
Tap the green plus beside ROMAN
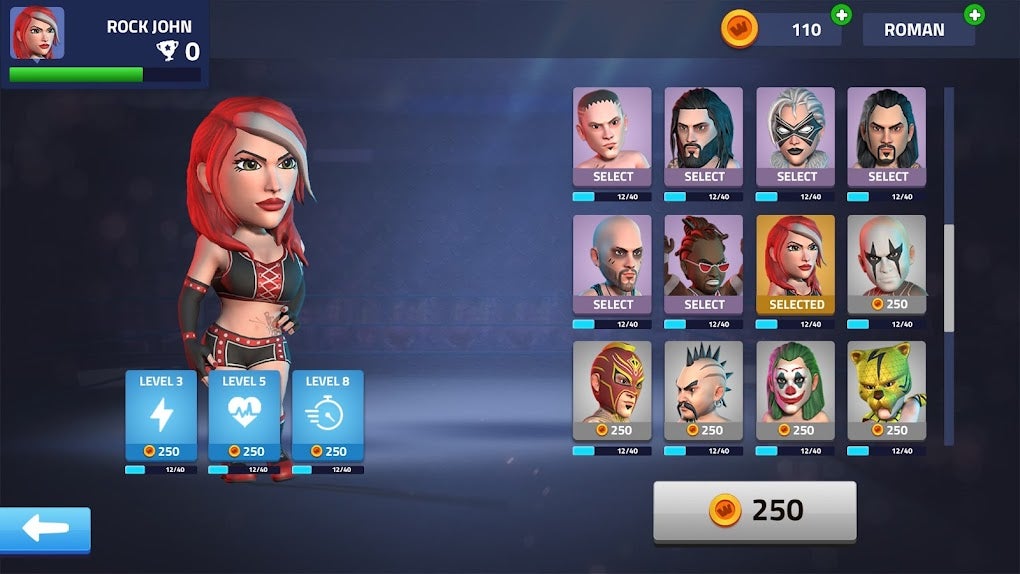[x=974, y=15]
